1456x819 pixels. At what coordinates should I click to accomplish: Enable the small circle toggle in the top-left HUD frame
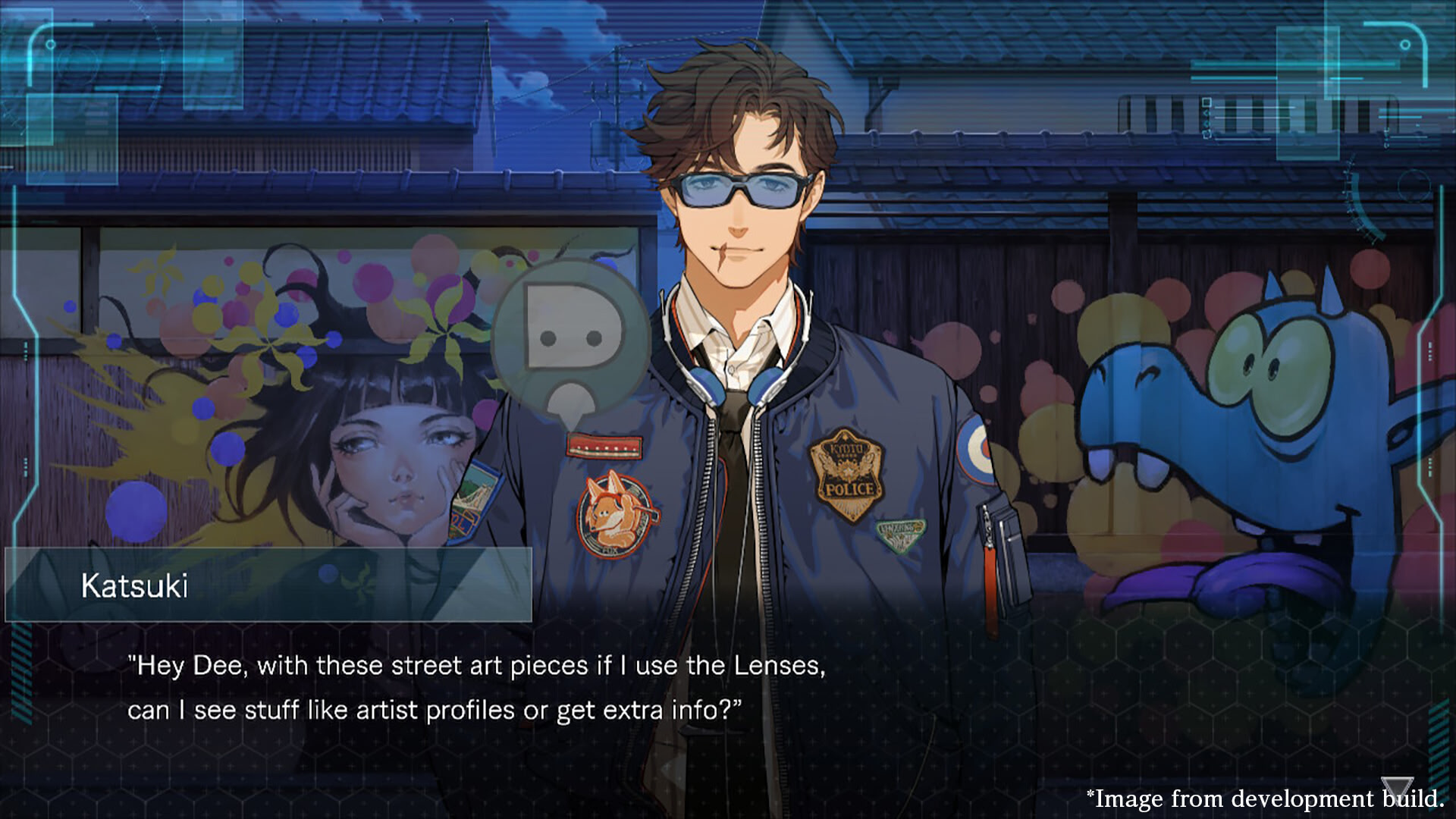[x=51, y=44]
